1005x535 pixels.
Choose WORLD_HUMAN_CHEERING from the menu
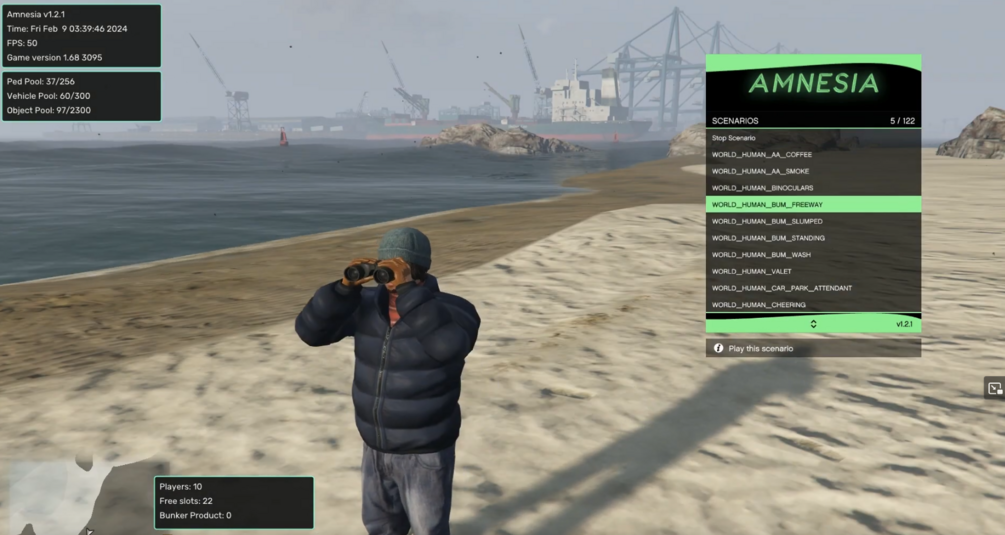(x=812, y=305)
